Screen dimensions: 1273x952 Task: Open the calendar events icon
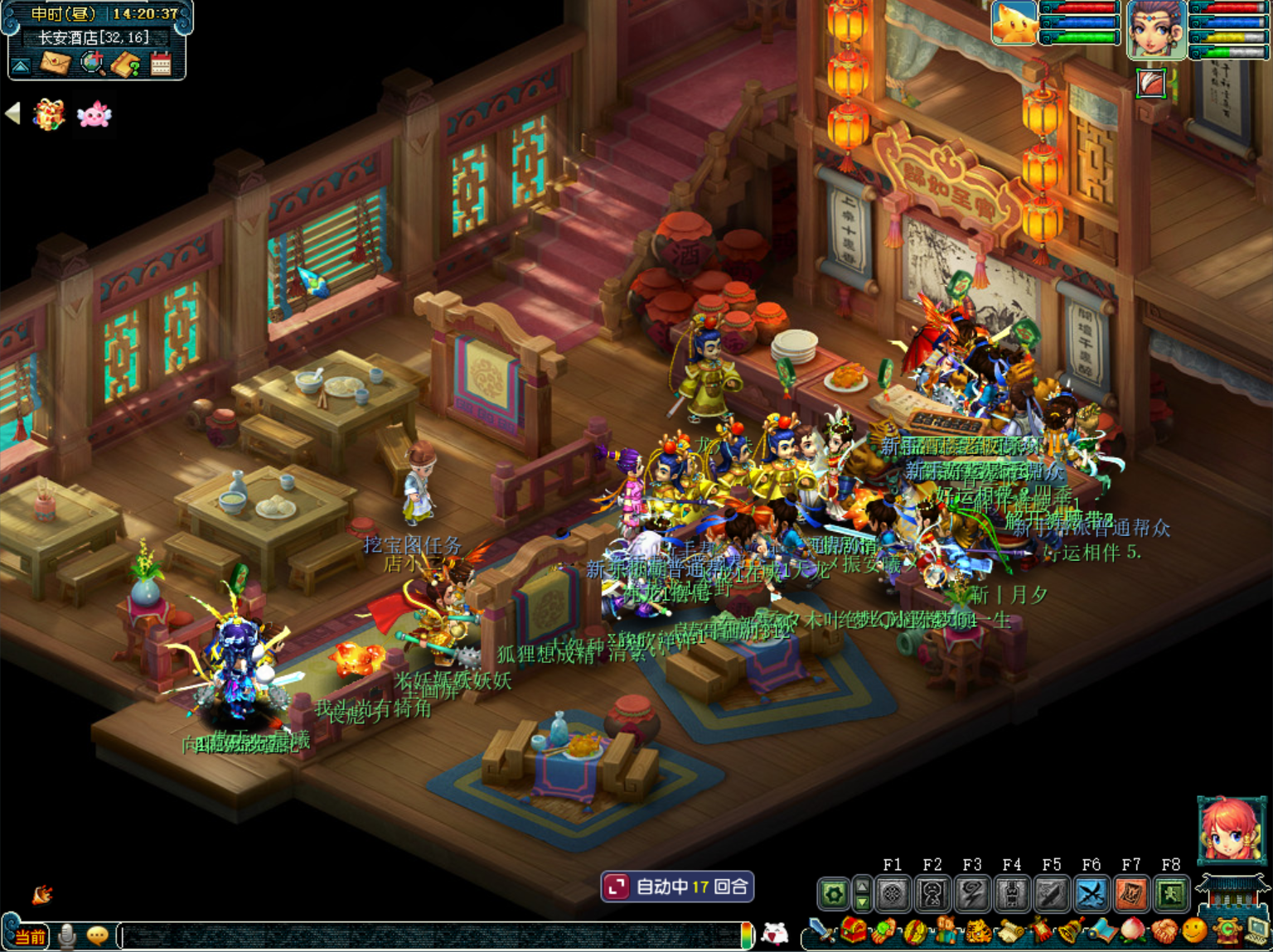(x=161, y=64)
